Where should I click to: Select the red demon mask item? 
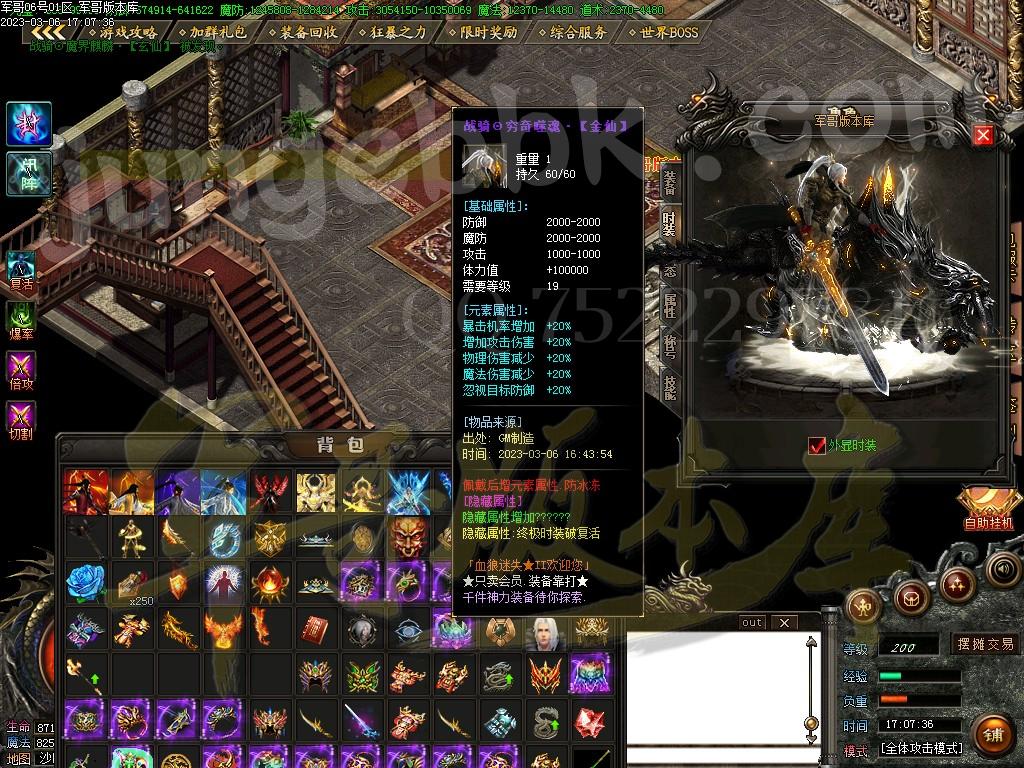(x=407, y=535)
